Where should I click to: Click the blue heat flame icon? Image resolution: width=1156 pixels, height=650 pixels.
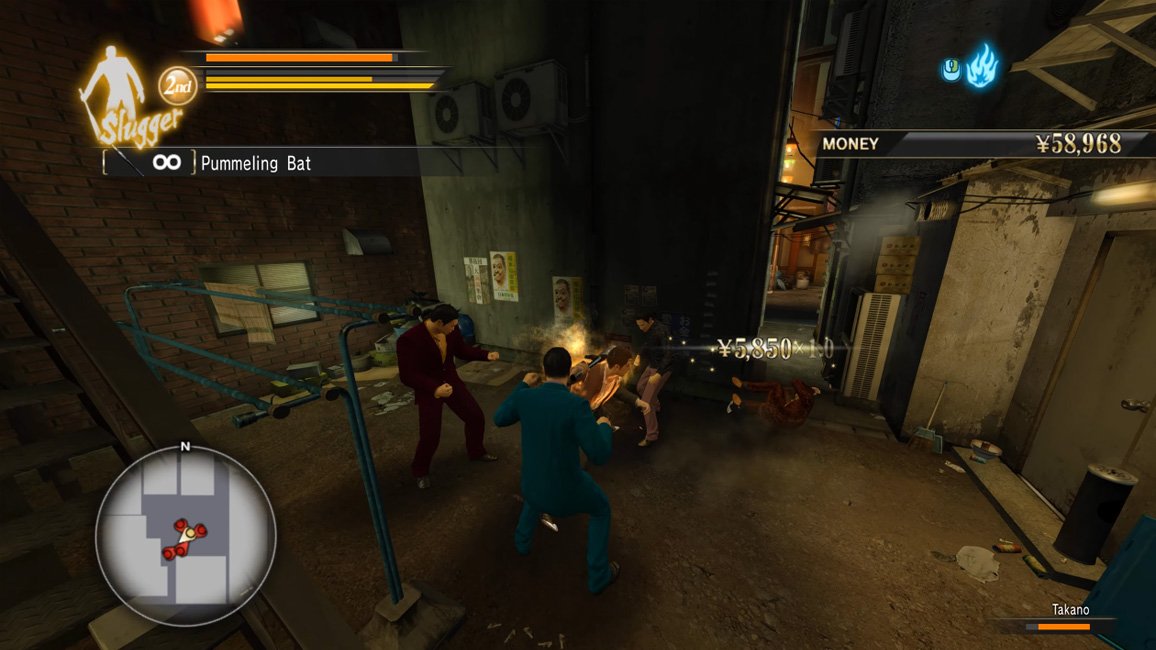[980, 66]
